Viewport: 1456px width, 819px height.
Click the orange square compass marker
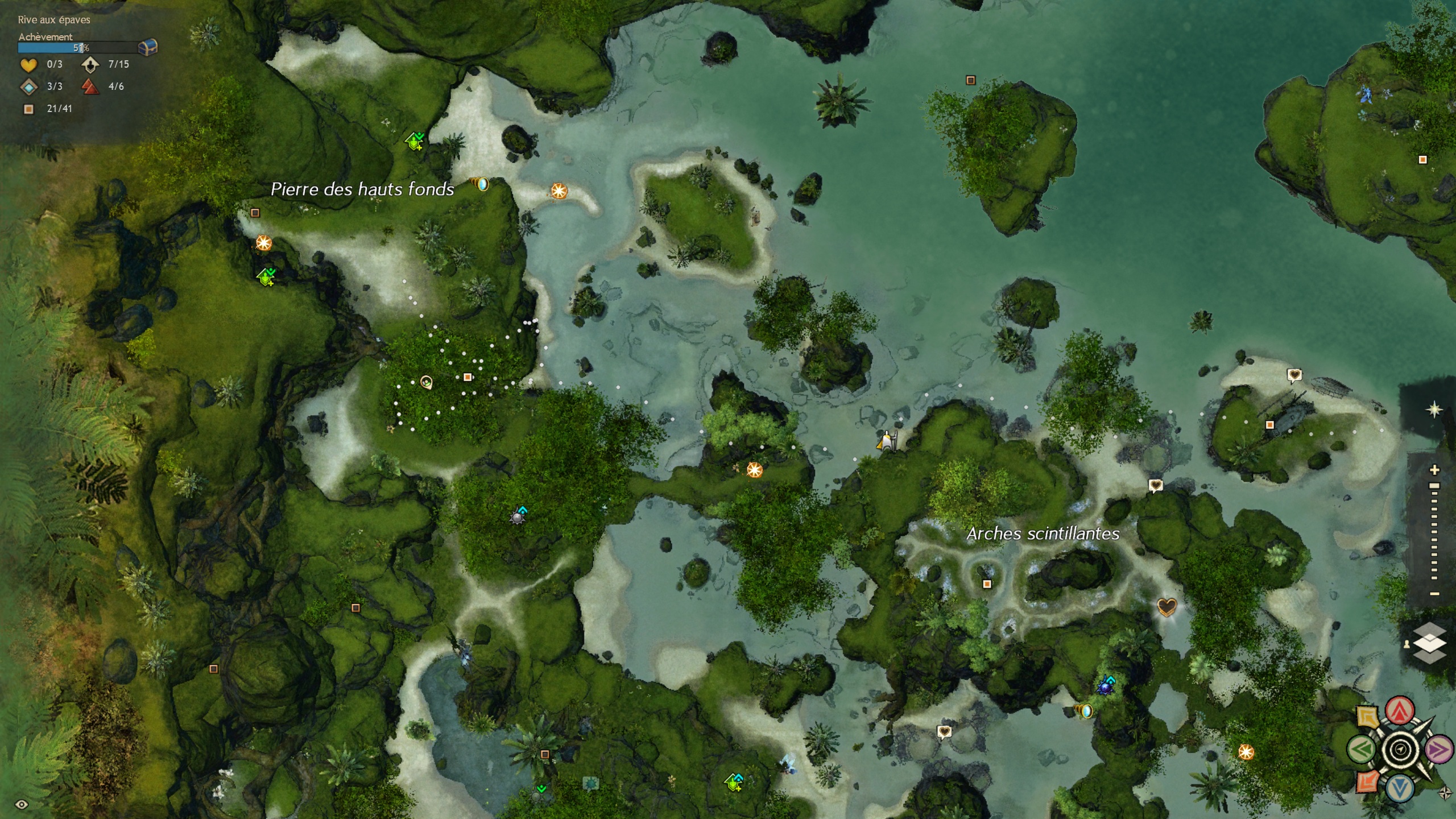(x=1368, y=781)
